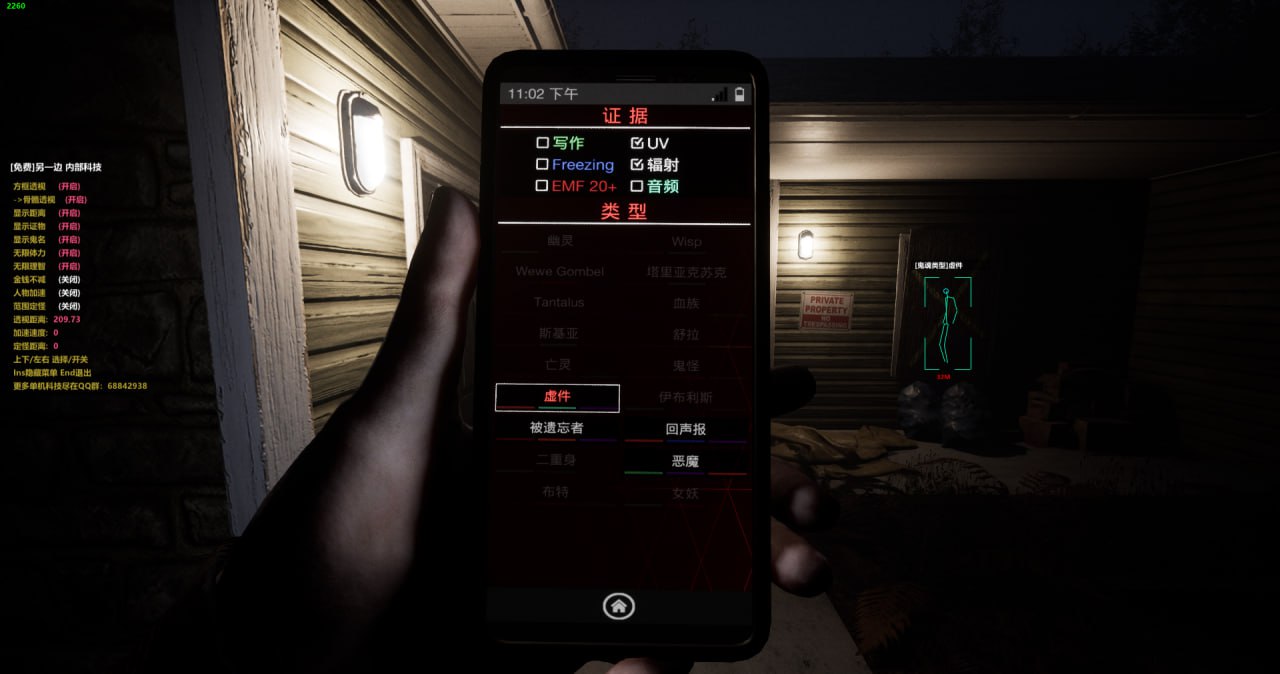This screenshot has height=674, width=1280.
Task: Choose the 二重身 ghost type
Action: [x=557, y=460]
